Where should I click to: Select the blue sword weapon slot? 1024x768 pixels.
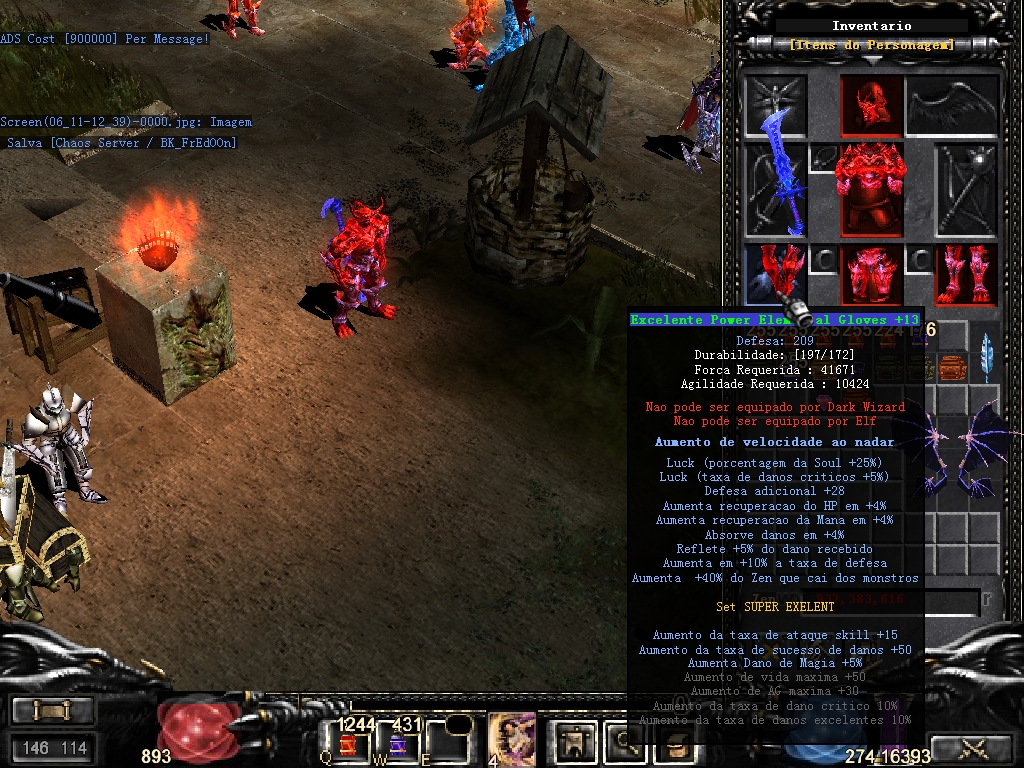(776, 189)
